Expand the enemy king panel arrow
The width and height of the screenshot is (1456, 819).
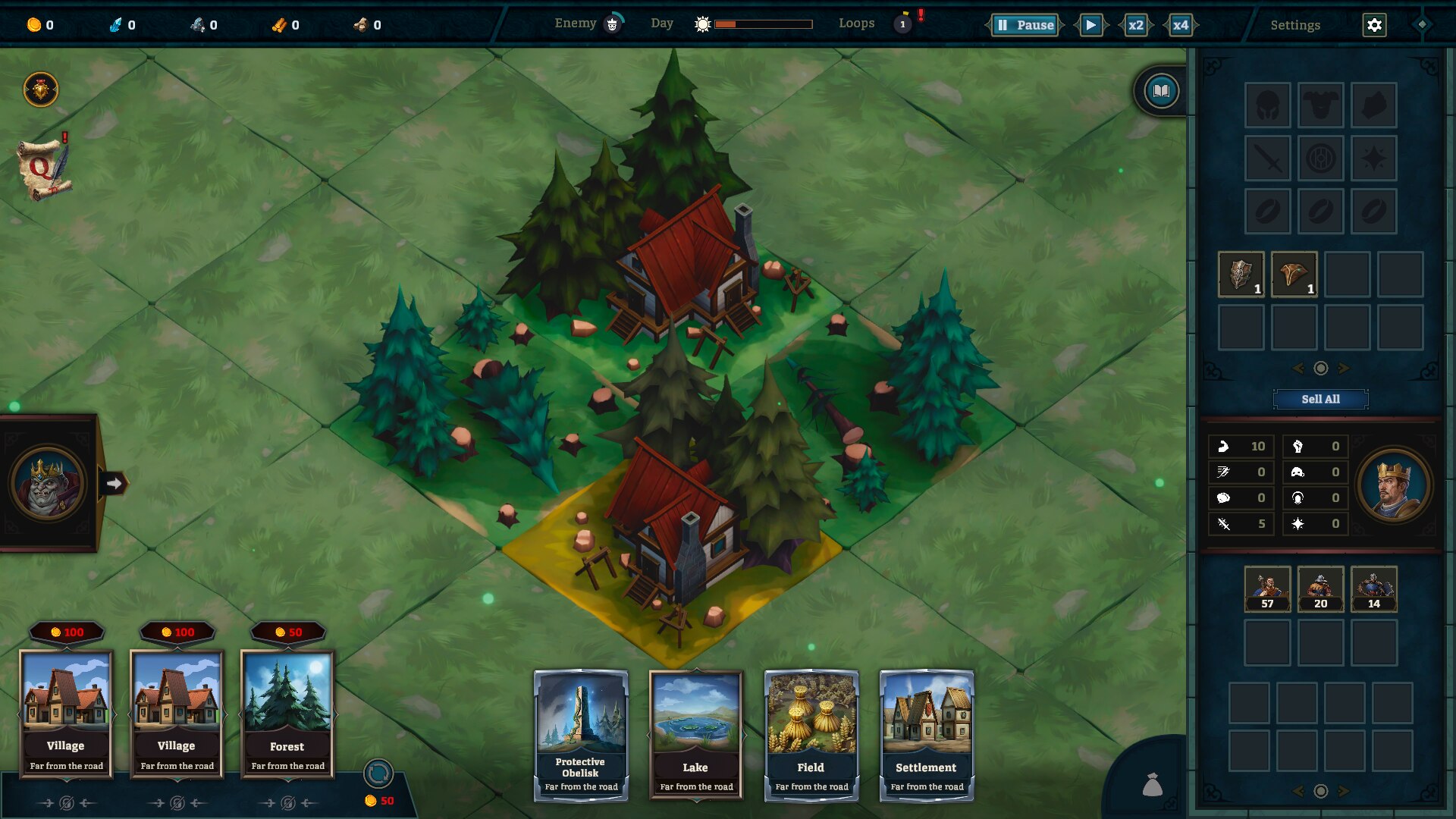(114, 483)
